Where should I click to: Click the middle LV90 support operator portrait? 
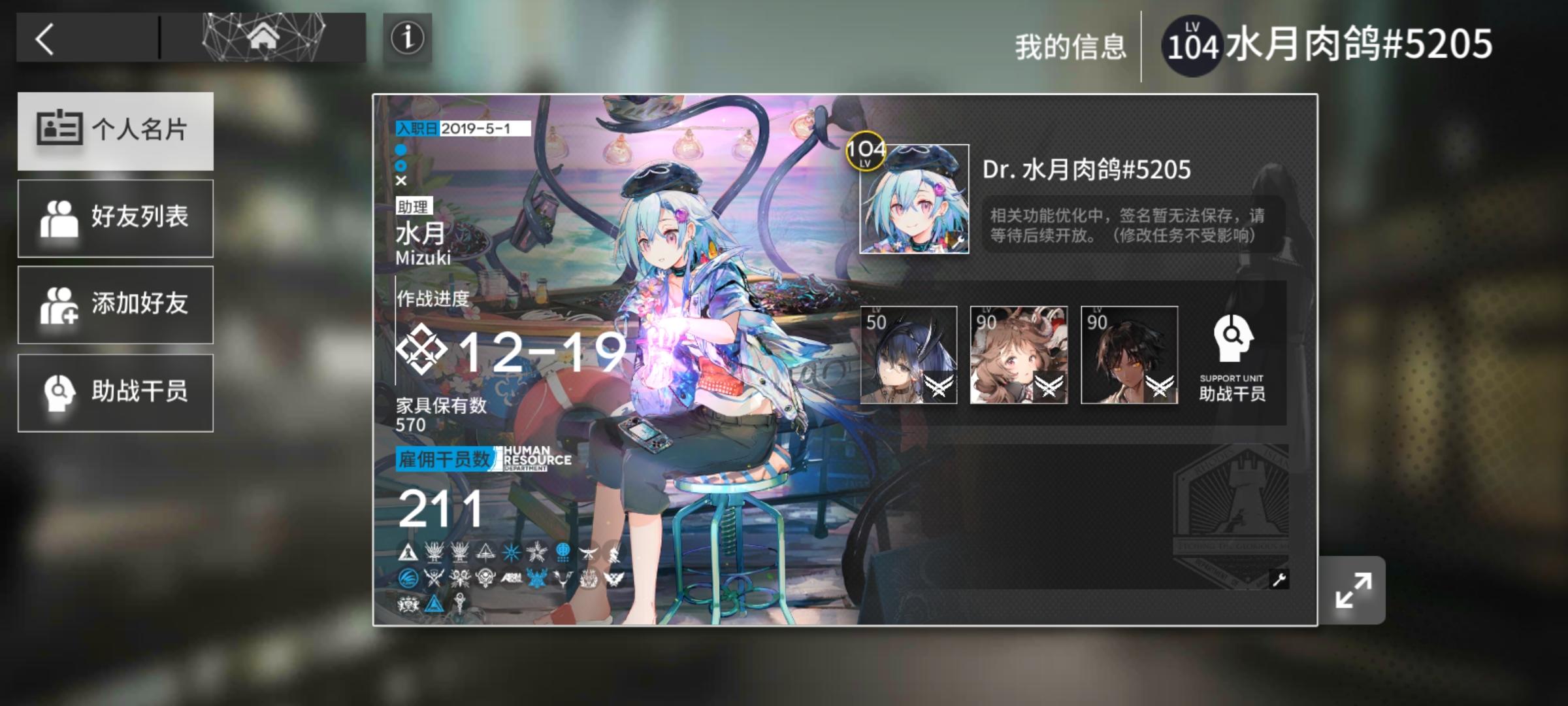tap(1019, 354)
